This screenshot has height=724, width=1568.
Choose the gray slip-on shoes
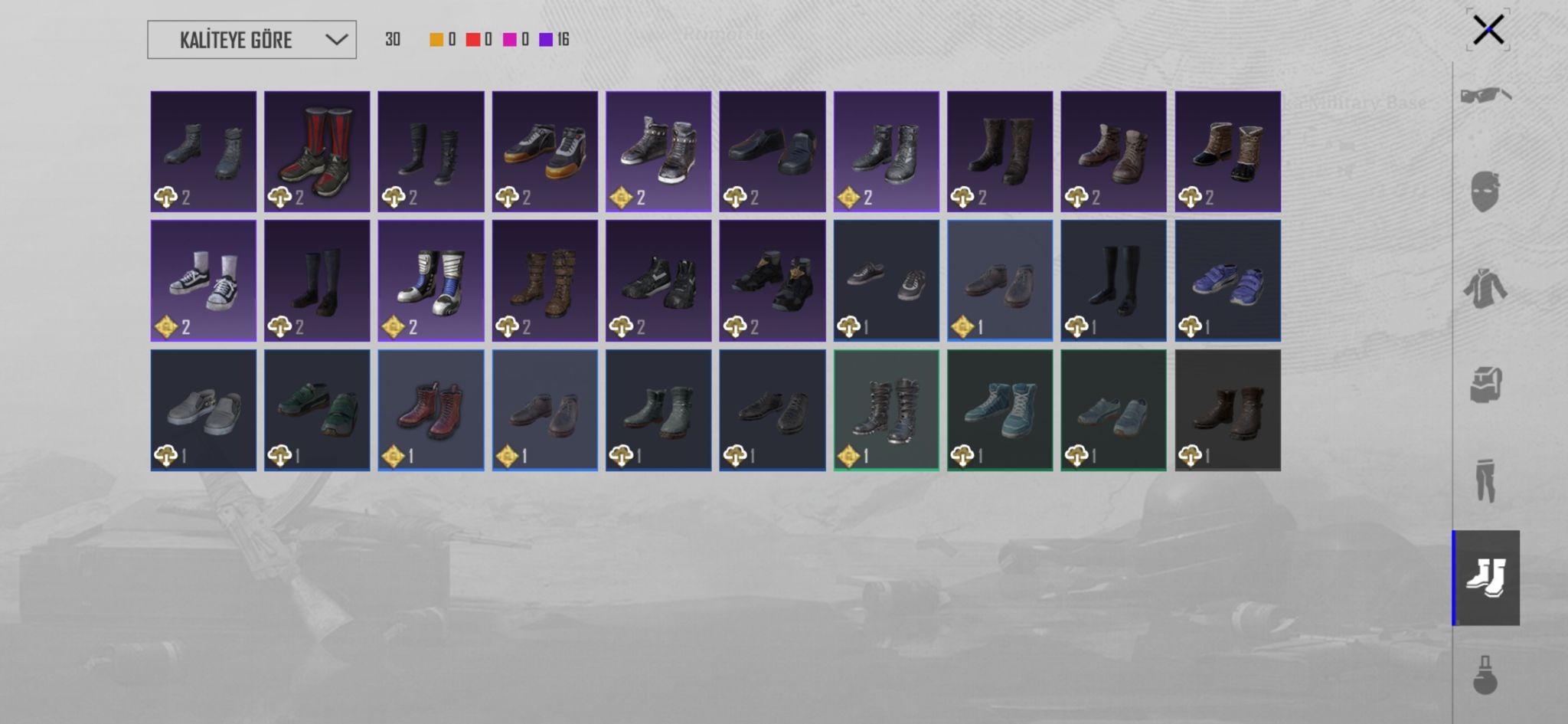click(x=204, y=410)
